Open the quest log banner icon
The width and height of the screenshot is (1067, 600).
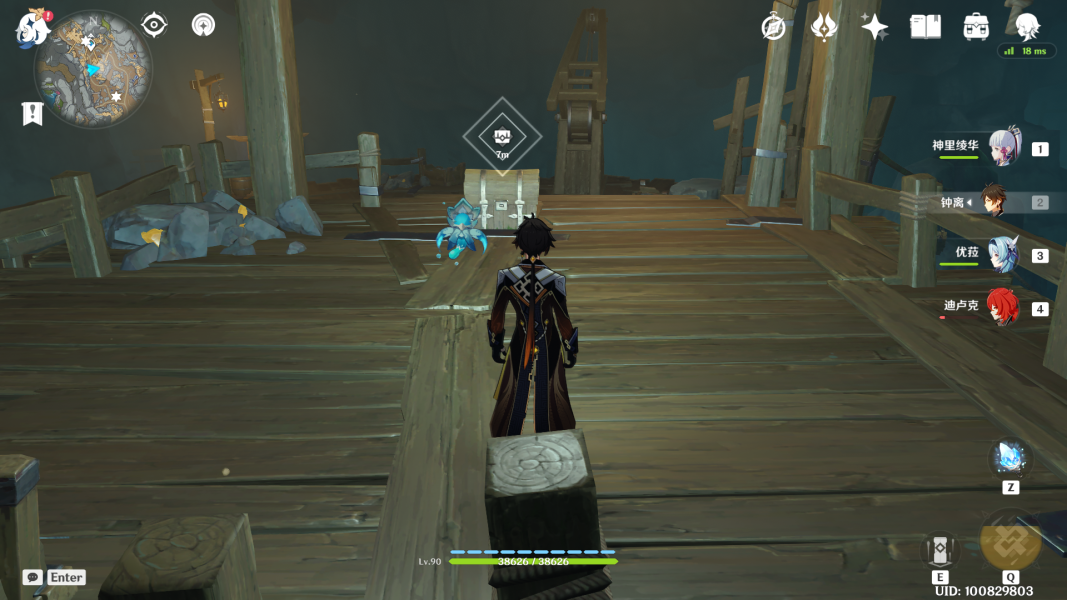point(32,114)
